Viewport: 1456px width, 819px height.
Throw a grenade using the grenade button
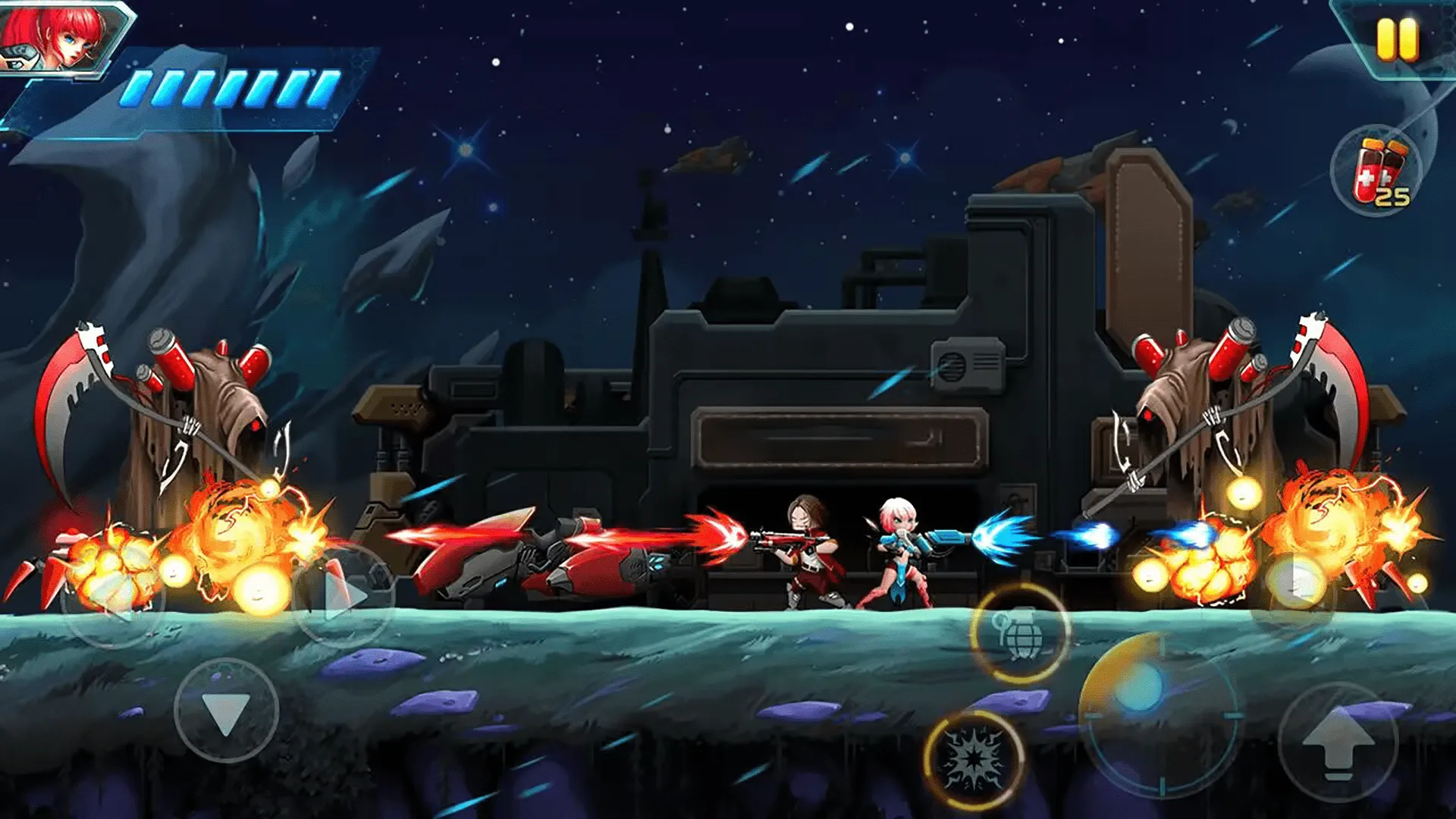1019,633
